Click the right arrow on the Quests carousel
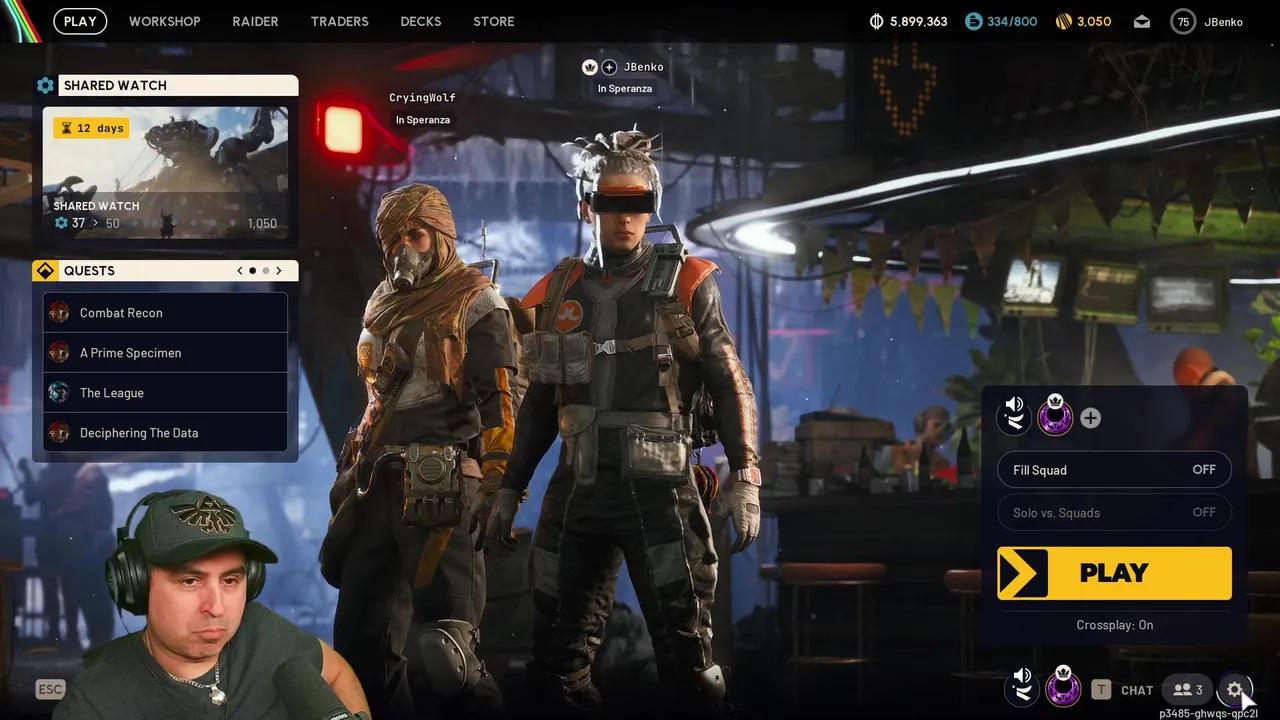The image size is (1280, 720). pos(279,270)
